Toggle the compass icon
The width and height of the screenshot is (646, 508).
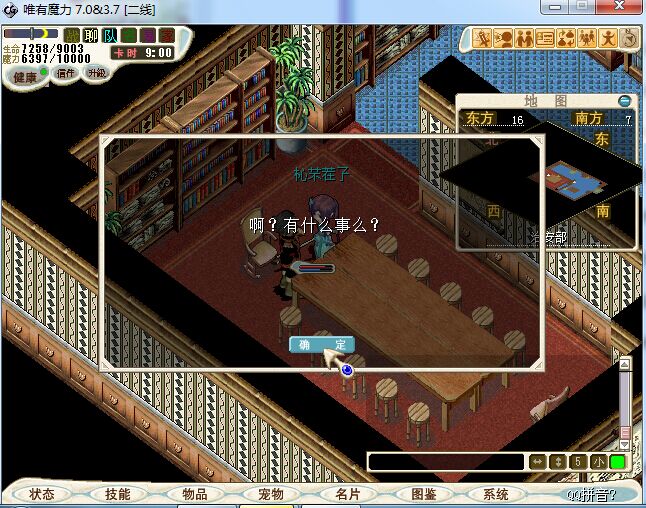pyautogui.click(x=629, y=39)
